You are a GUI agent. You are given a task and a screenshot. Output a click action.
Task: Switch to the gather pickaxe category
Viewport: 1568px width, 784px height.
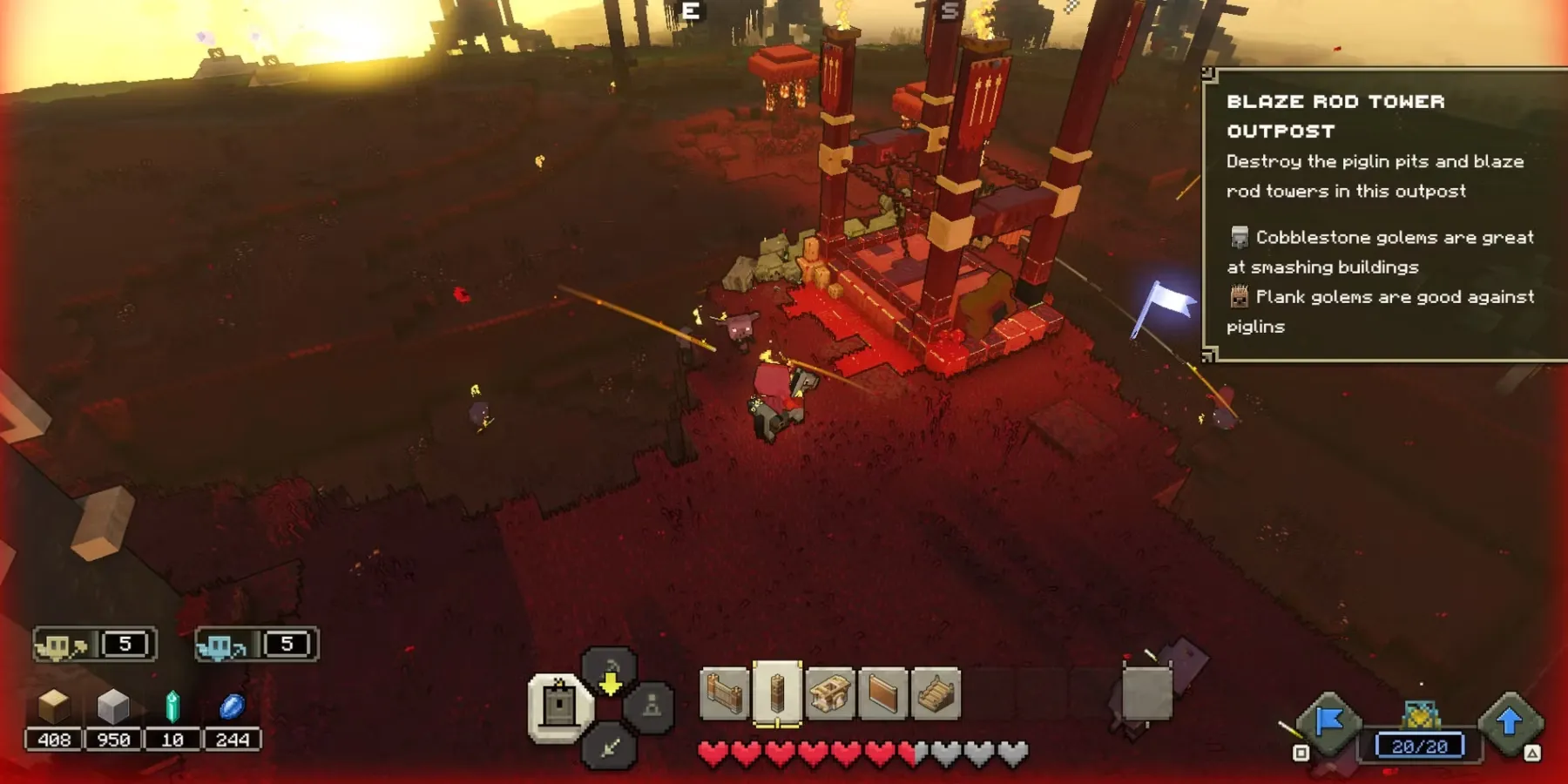[610, 673]
